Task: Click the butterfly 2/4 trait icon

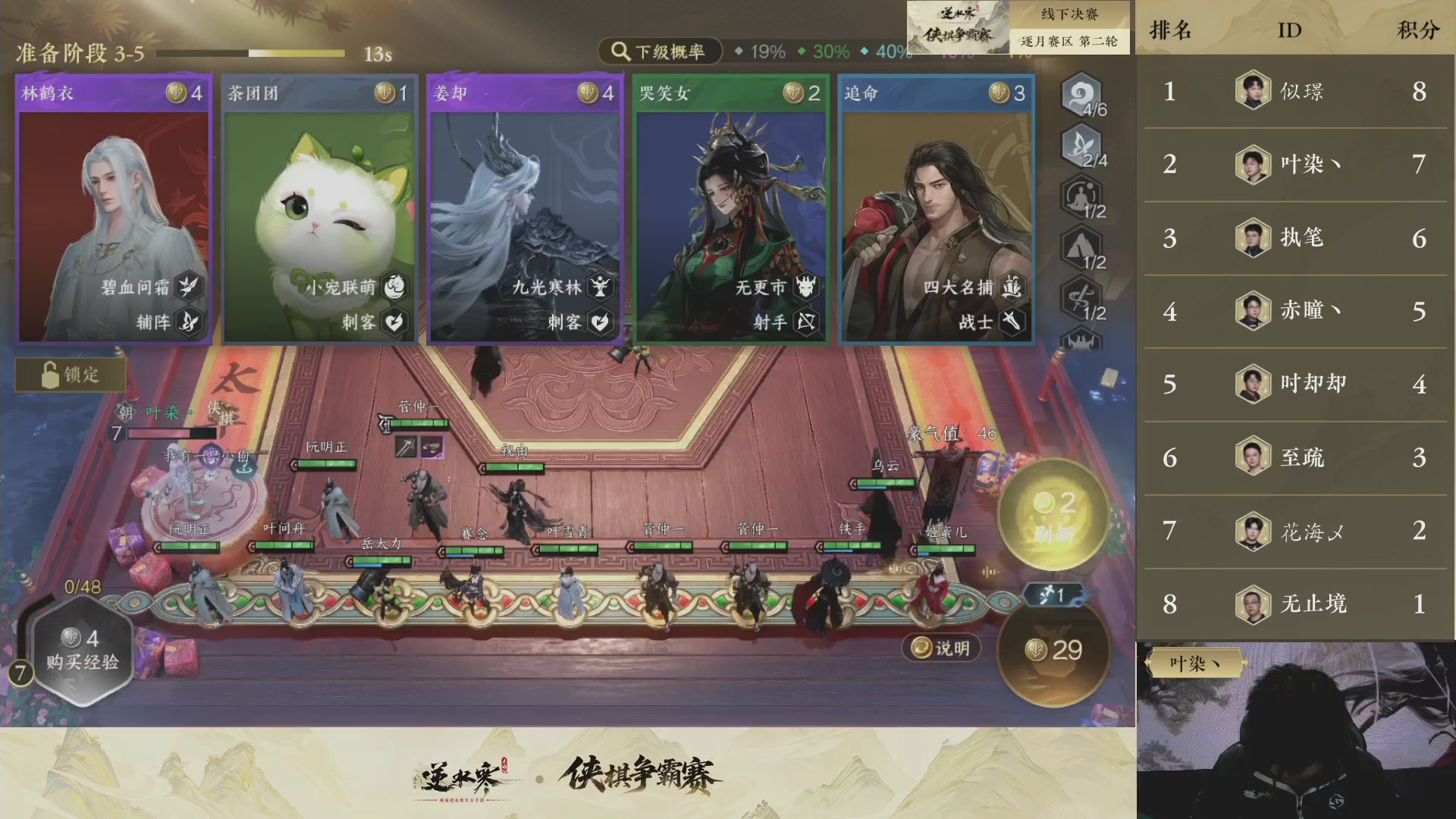Action: [x=1082, y=146]
